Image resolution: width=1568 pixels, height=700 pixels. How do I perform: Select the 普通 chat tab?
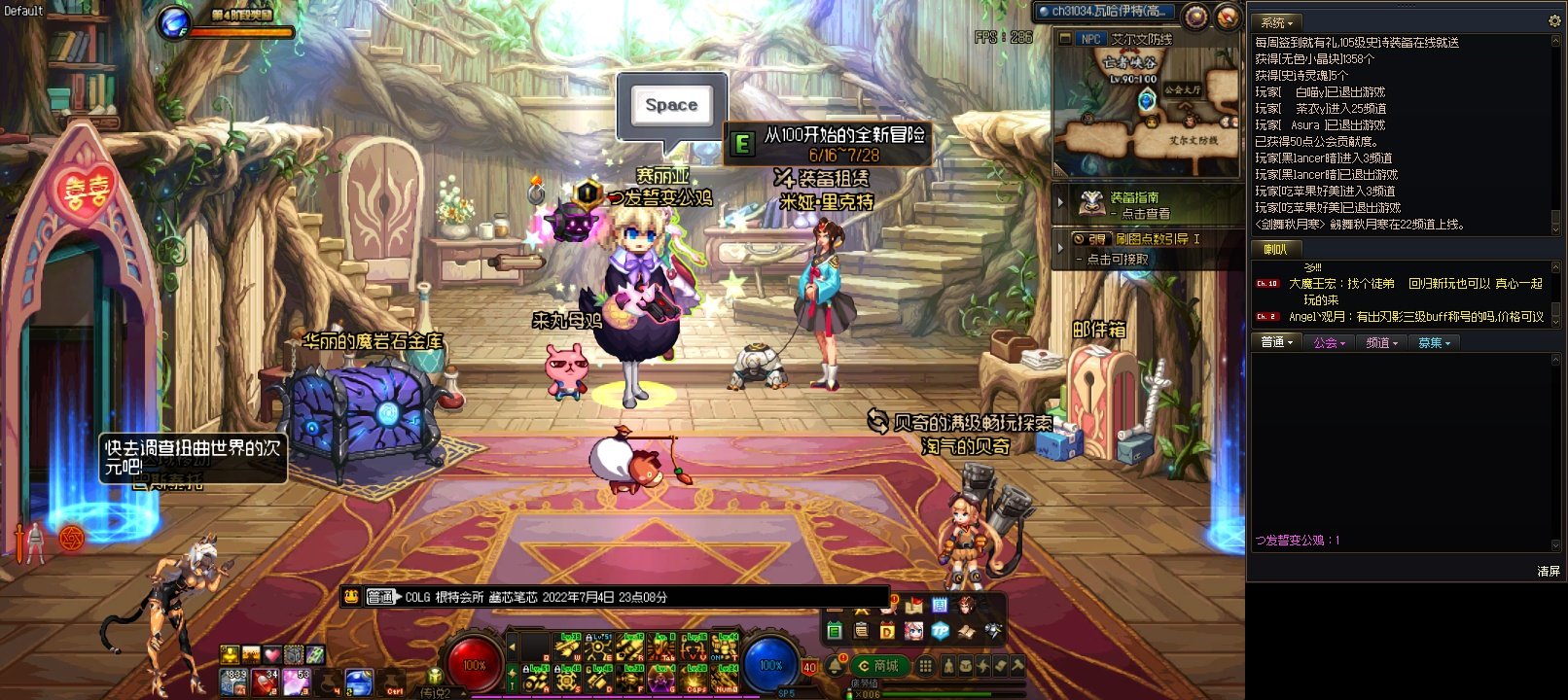tap(1276, 342)
